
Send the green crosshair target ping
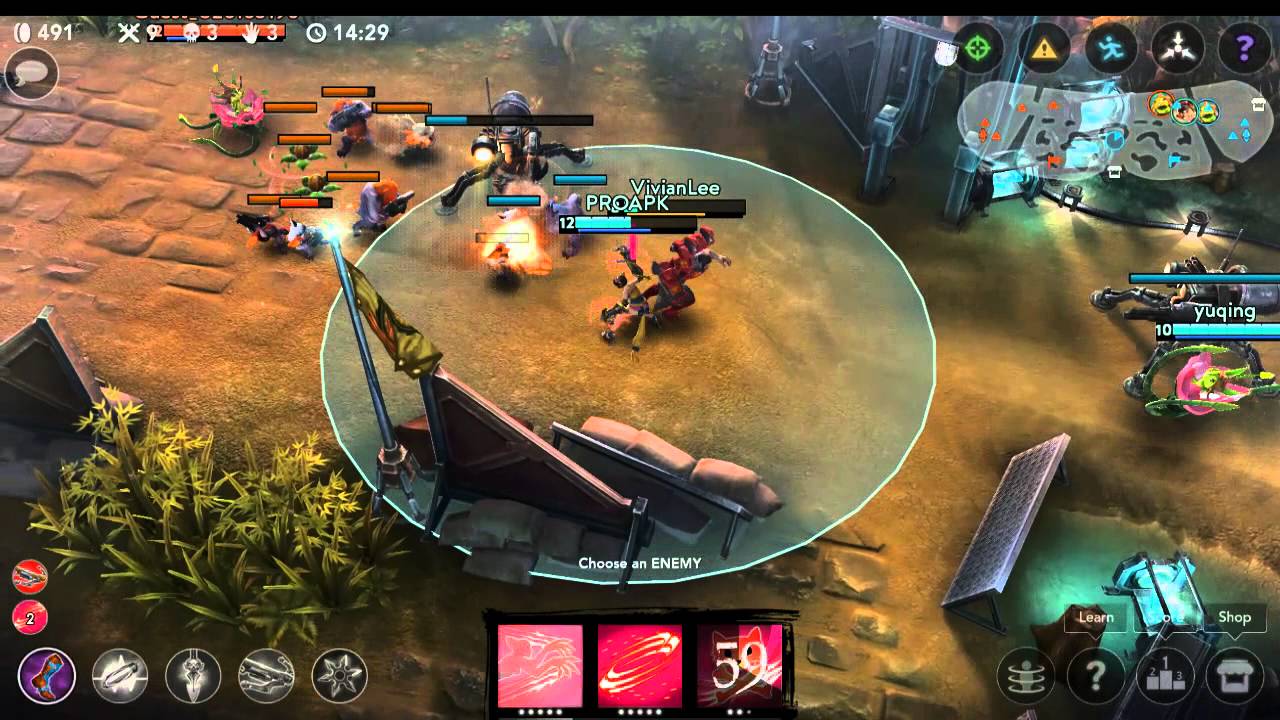977,47
